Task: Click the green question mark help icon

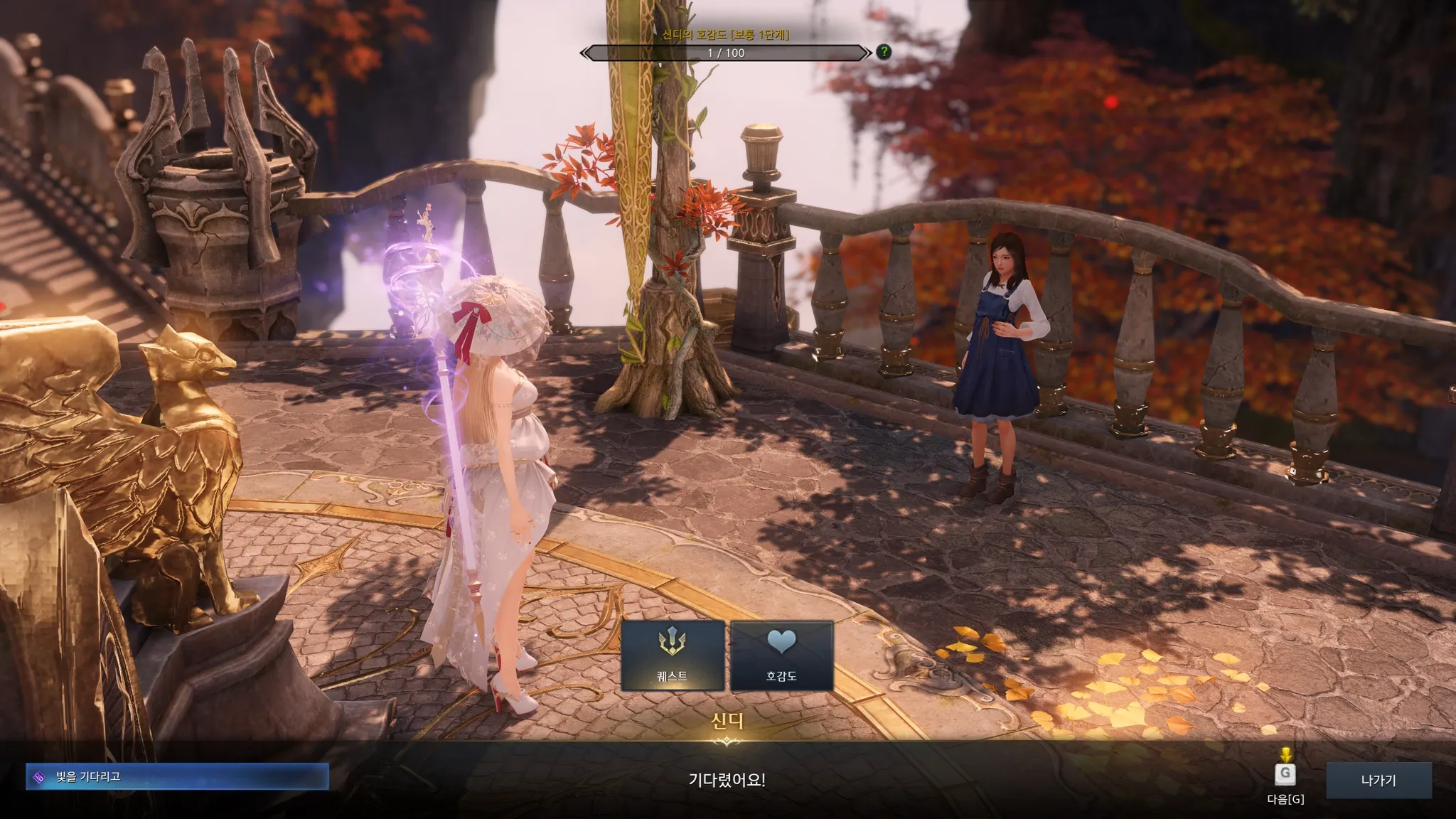Action: tap(884, 52)
